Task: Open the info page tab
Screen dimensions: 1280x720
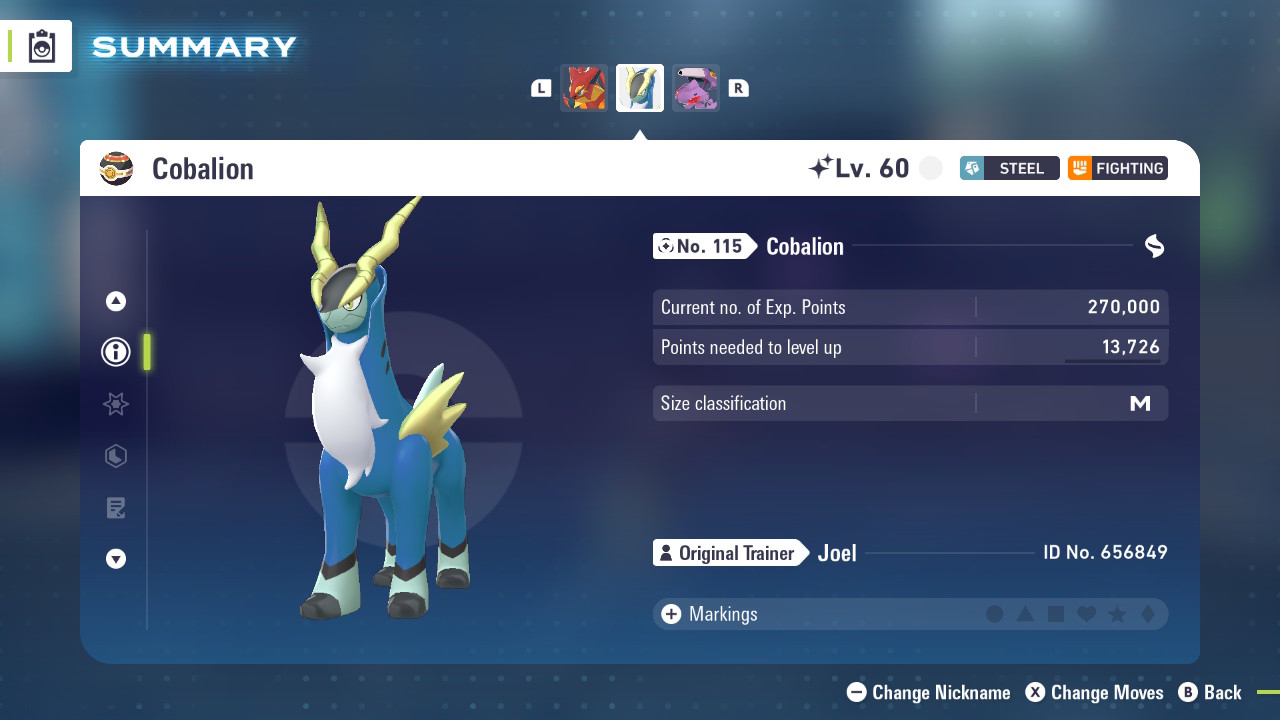Action: coord(116,352)
